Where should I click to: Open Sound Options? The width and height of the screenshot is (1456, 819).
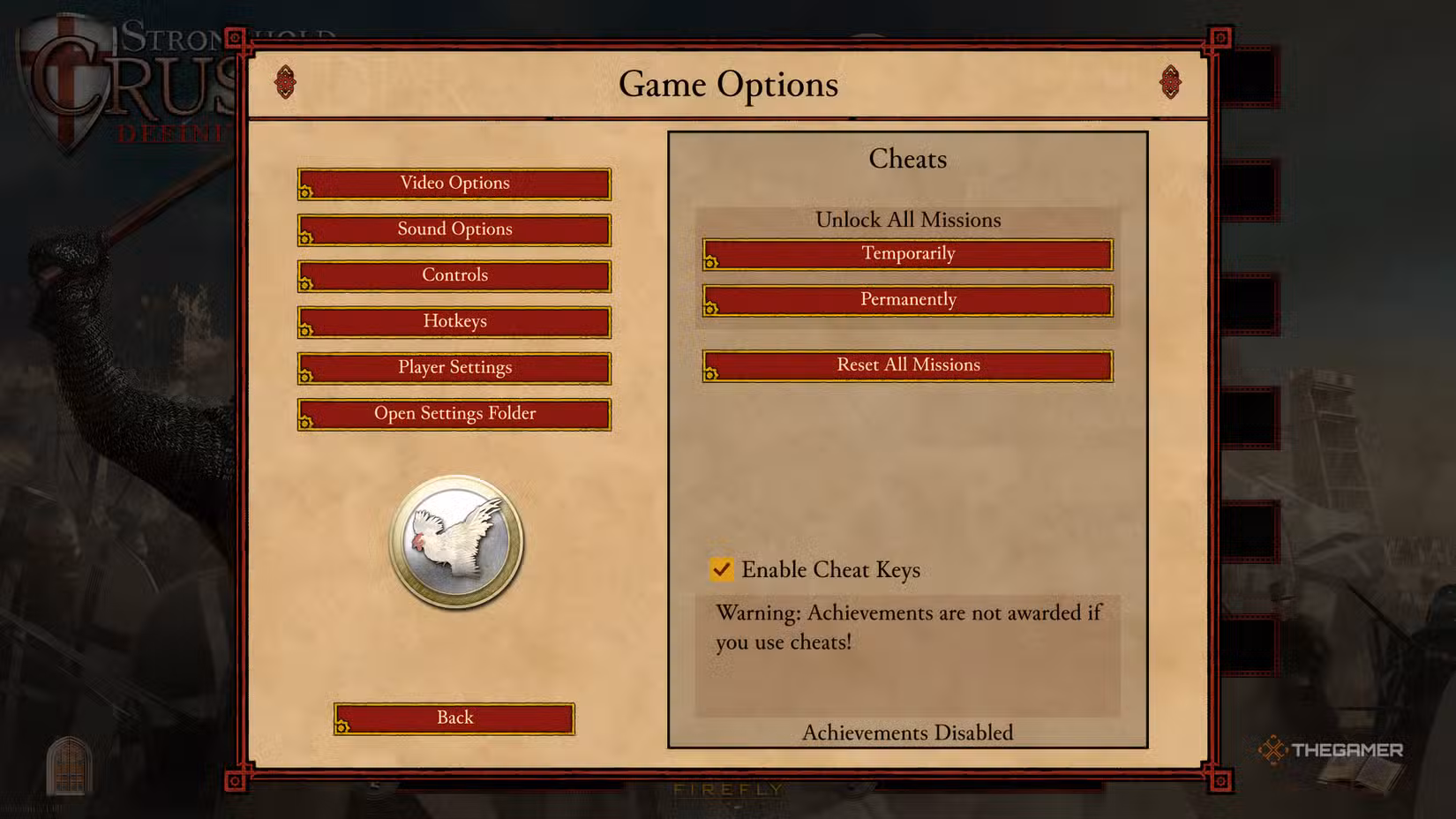pyautogui.click(x=454, y=229)
